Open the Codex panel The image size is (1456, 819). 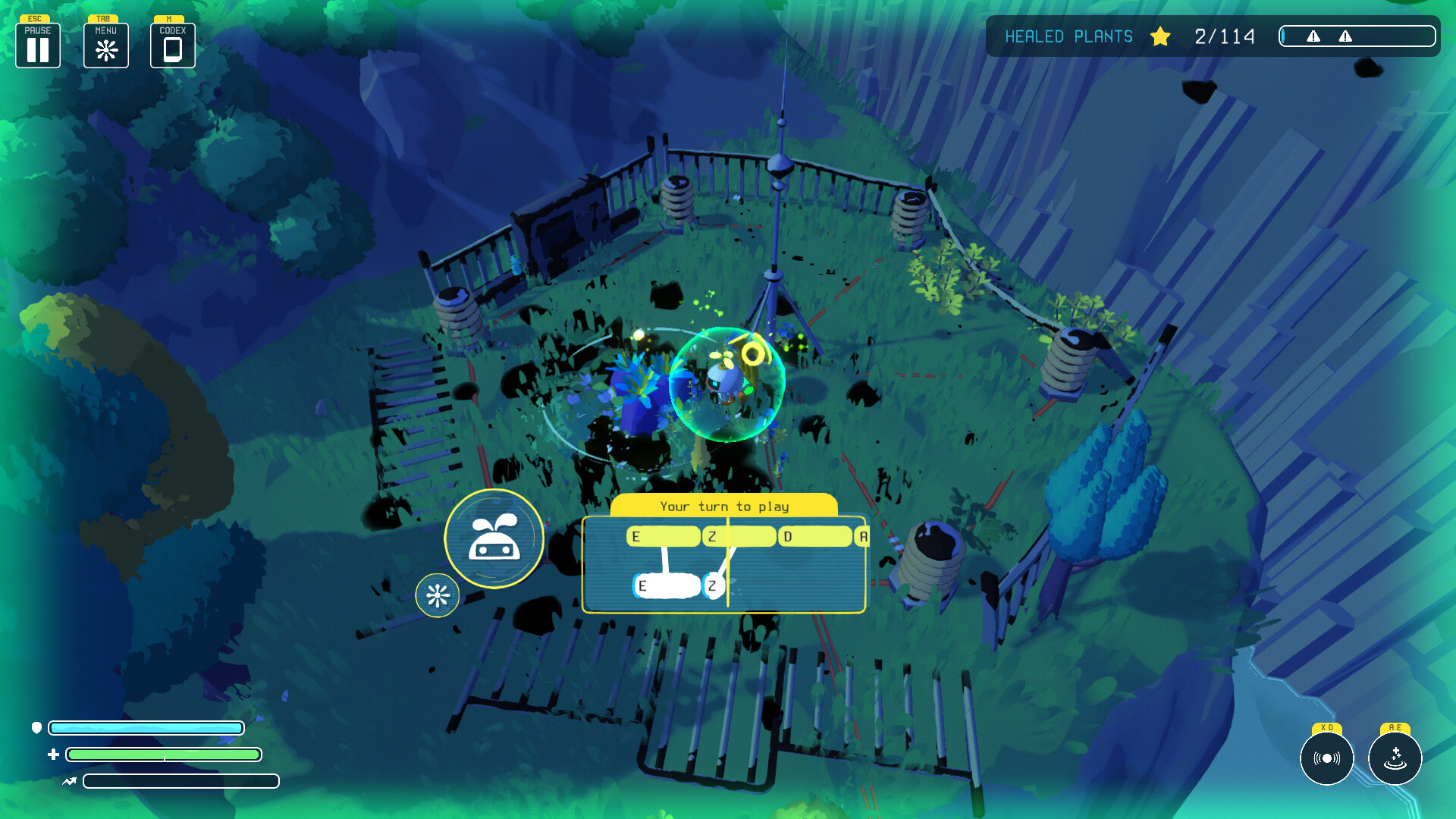click(173, 44)
